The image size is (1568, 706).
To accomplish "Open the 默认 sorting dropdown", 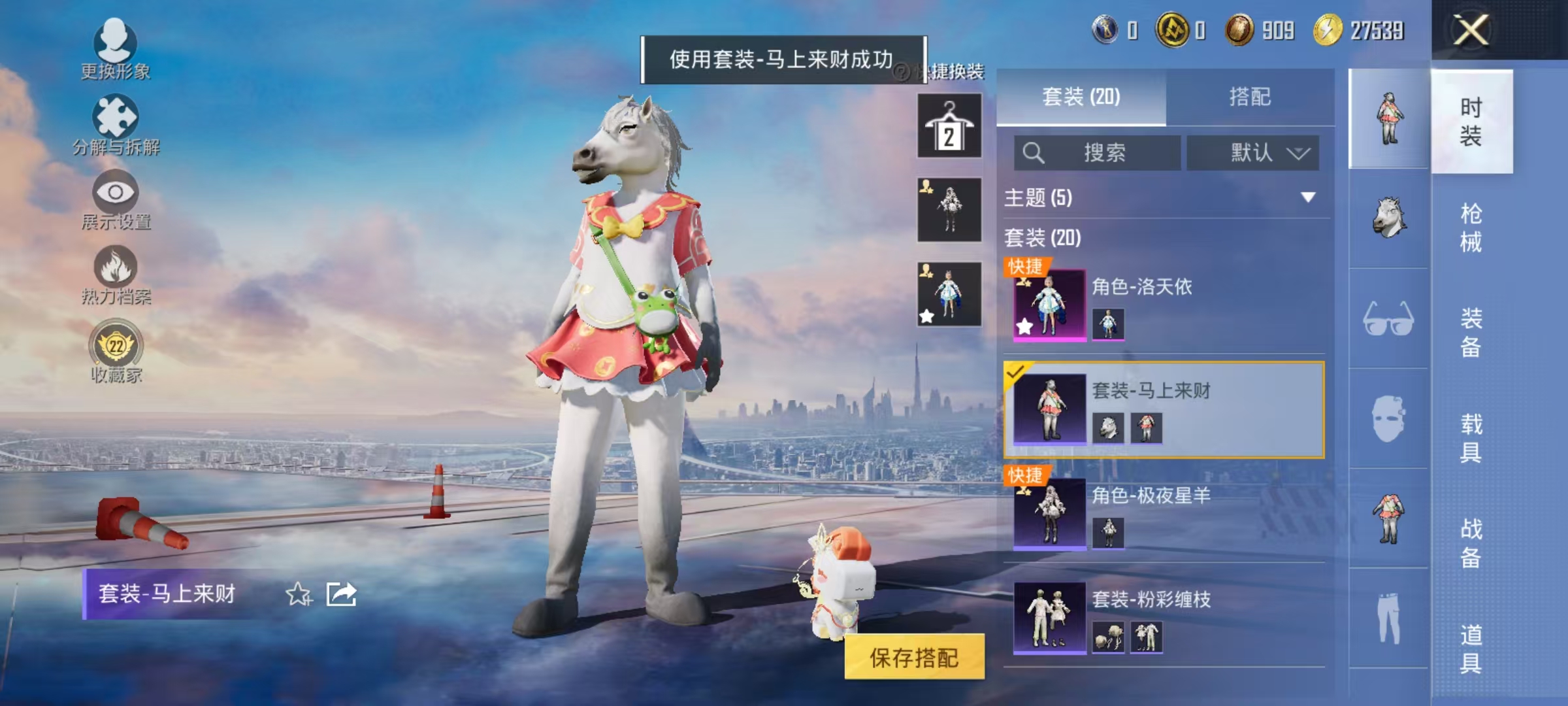I will click(1253, 152).
